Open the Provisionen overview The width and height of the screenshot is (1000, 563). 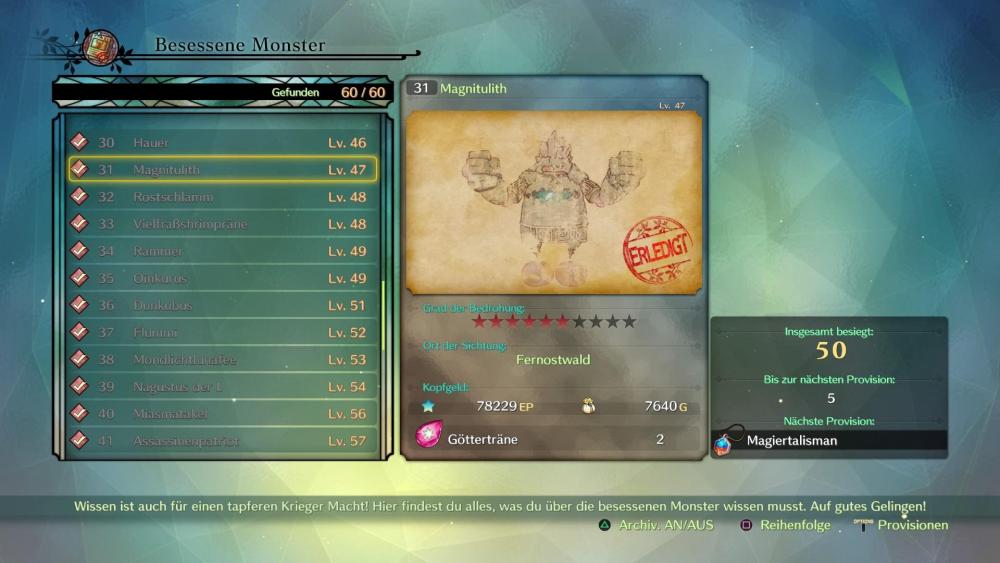(903, 525)
